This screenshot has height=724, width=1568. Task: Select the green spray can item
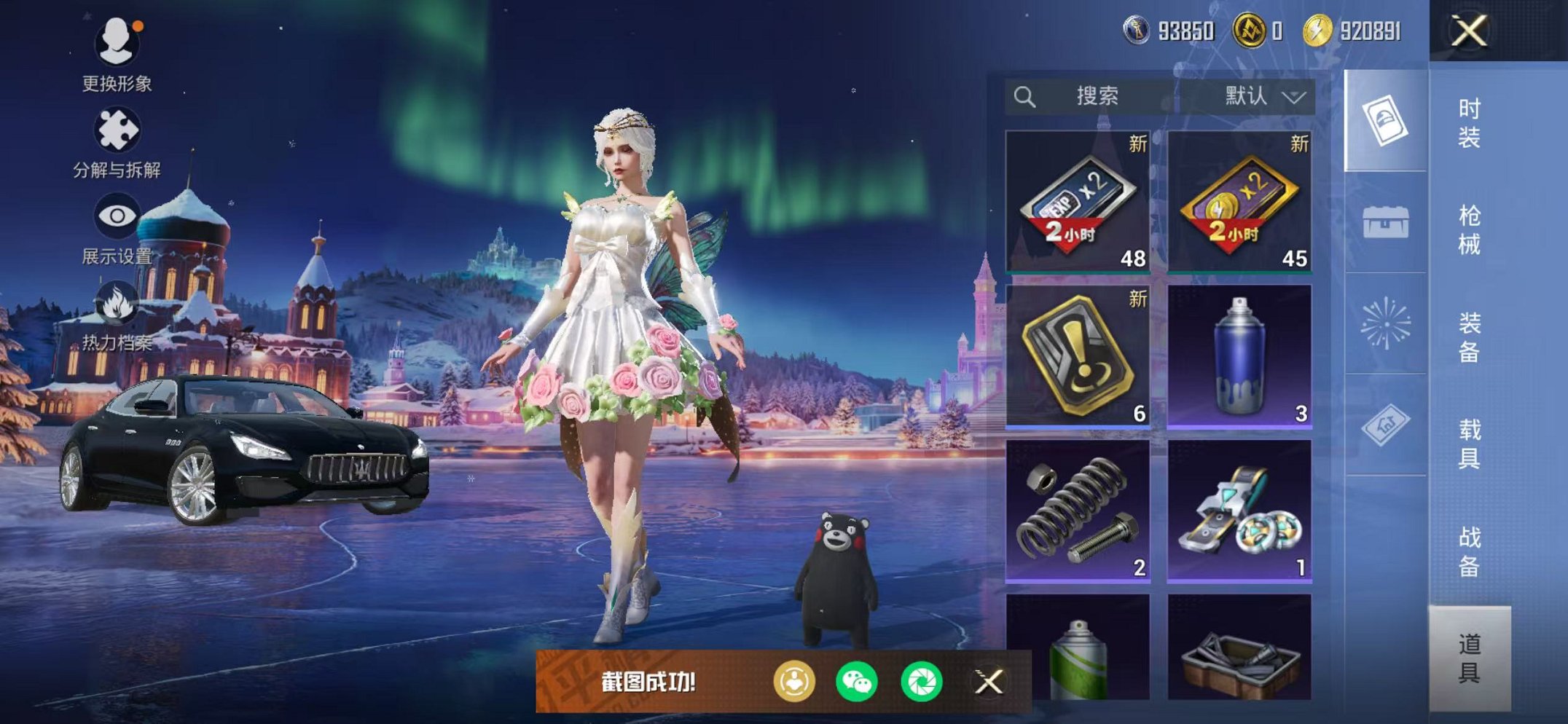tap(1078, 648)
